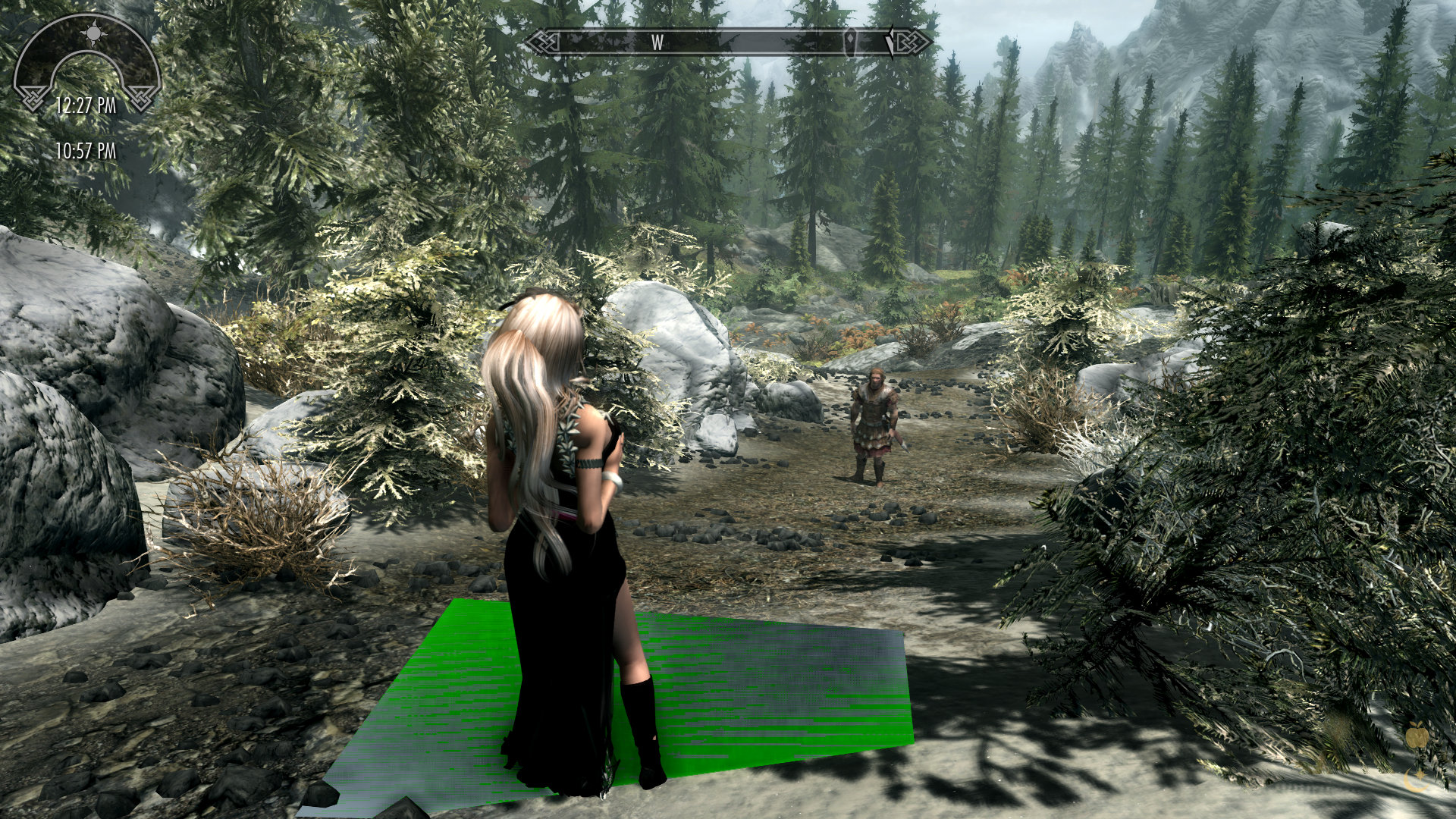
Task: Click the compass bar showing W
Action: click(x=728, y=42)
